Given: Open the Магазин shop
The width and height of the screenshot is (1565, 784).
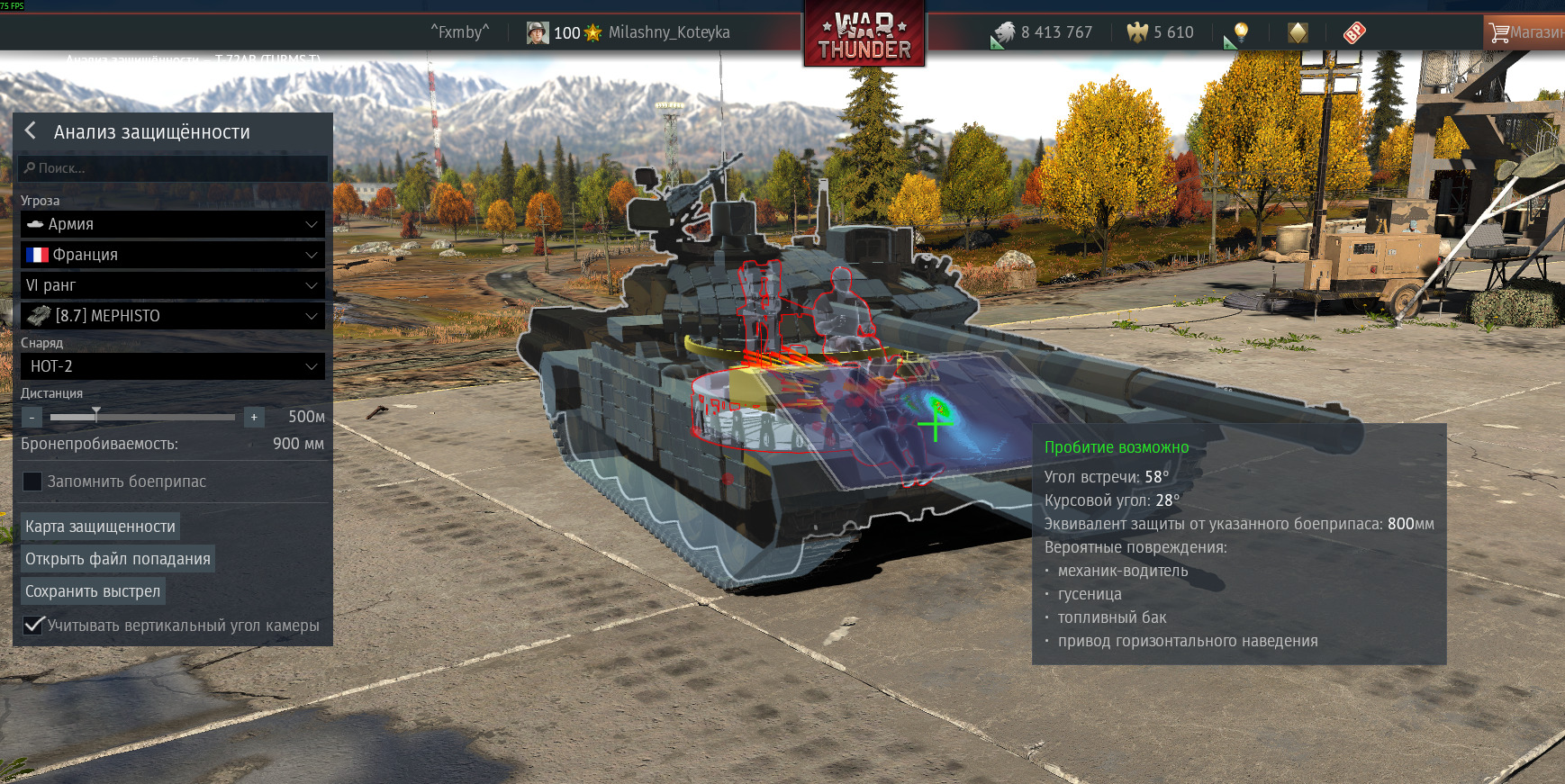Looking at the screenshot, I should pos(1525,32).
